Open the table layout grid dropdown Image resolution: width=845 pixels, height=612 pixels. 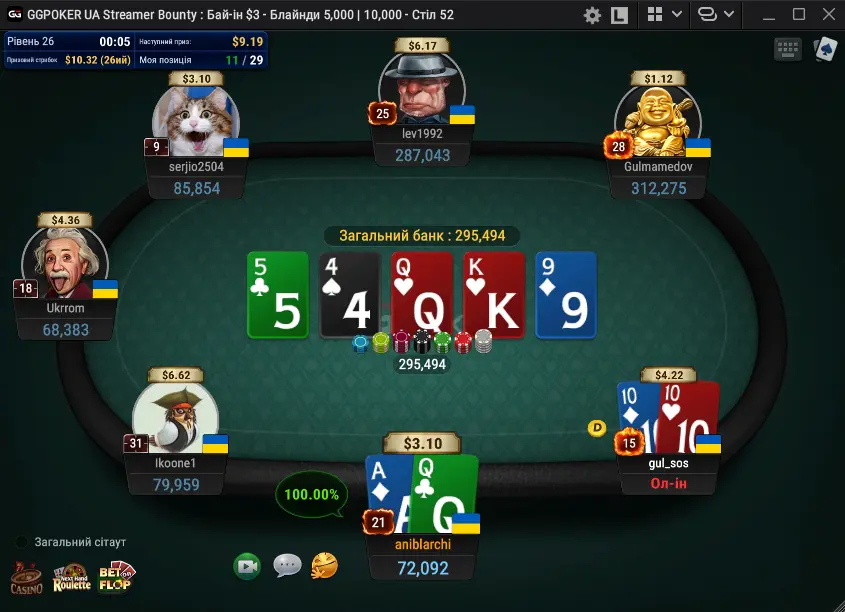click(665, 15)
